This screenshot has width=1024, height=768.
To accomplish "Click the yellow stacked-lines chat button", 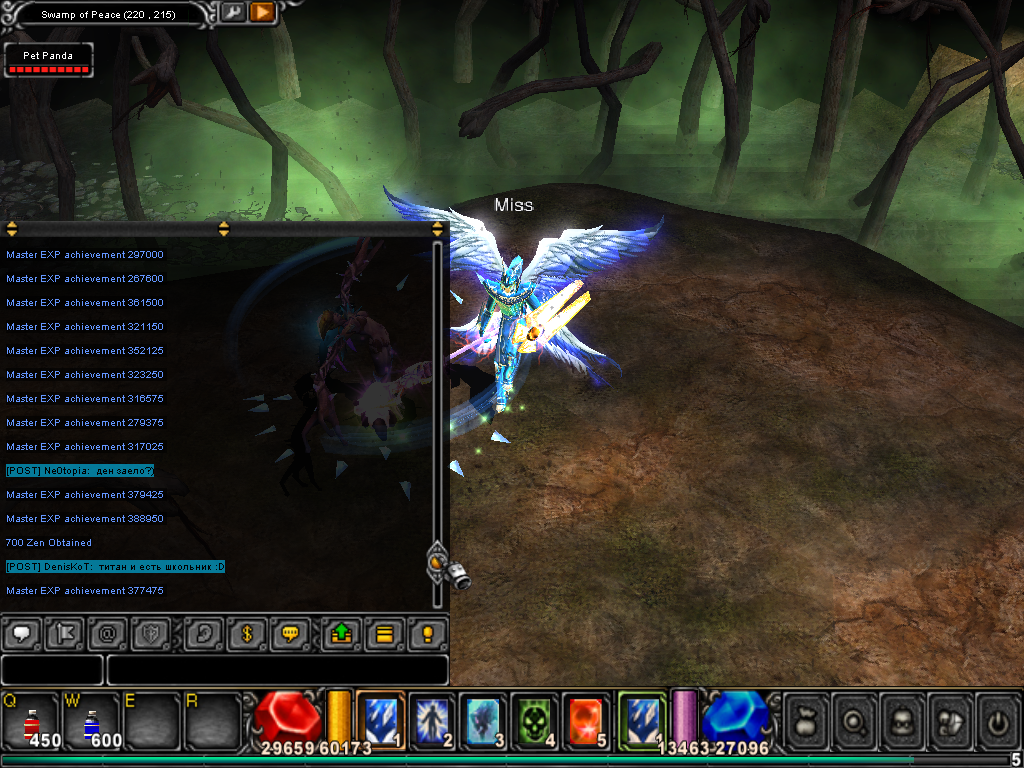I will [384, 633].
